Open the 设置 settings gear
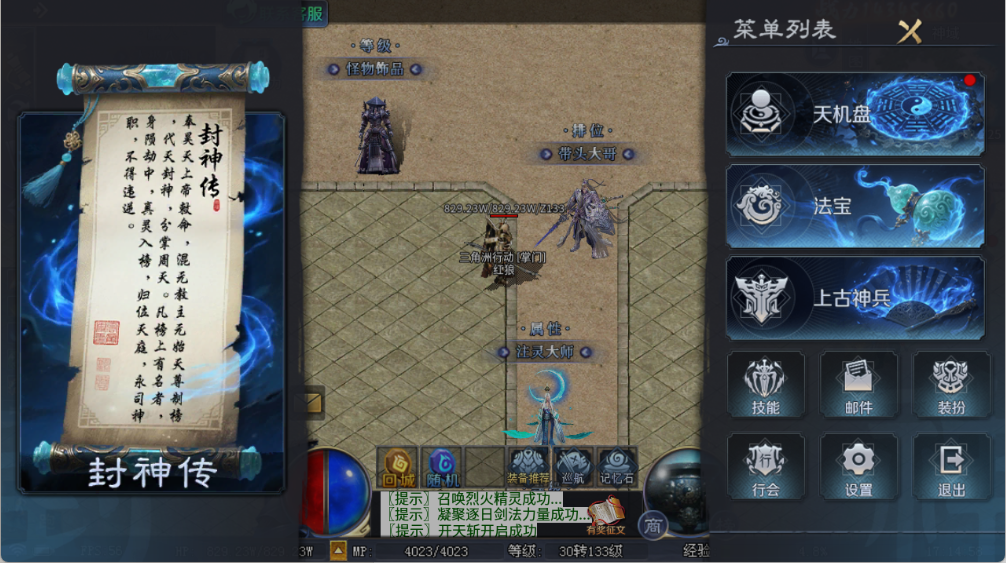 click(x=858, y=466)
